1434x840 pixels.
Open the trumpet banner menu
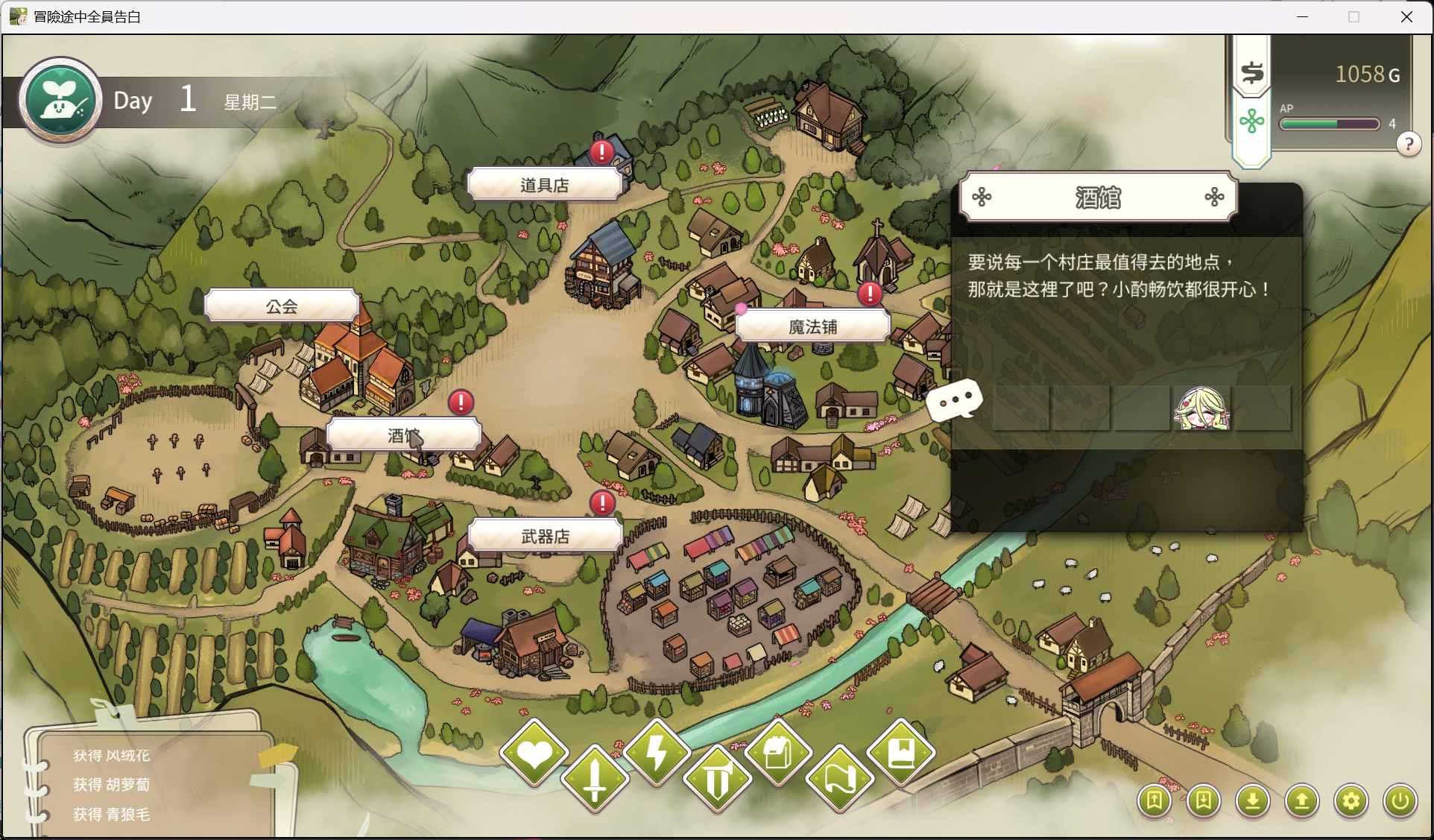(718, 780)
